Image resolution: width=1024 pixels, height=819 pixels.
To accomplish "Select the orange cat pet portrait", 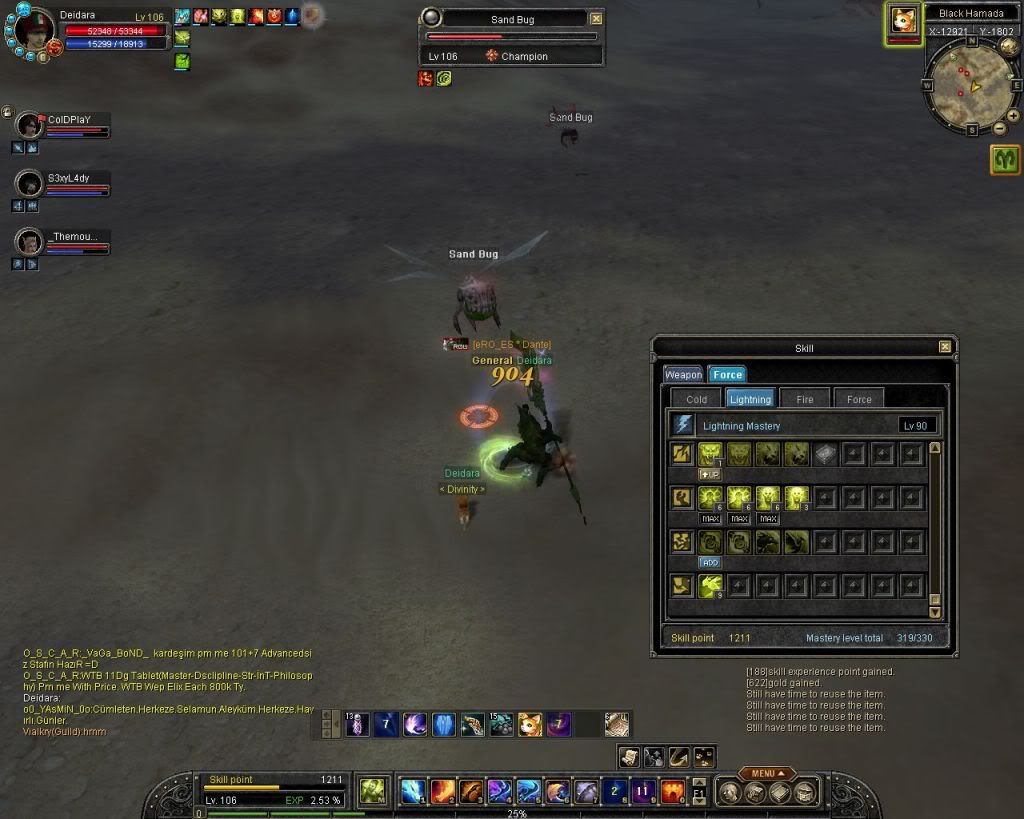I will [x=902, y=21].
